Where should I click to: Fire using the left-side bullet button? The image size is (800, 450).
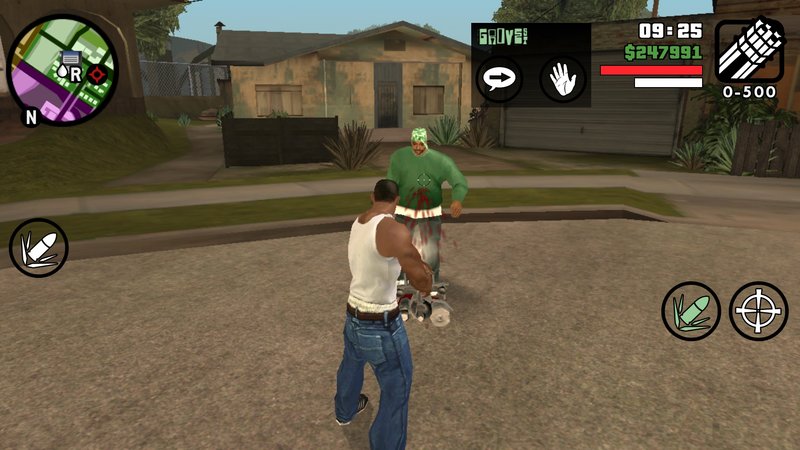tap(39, 247)
